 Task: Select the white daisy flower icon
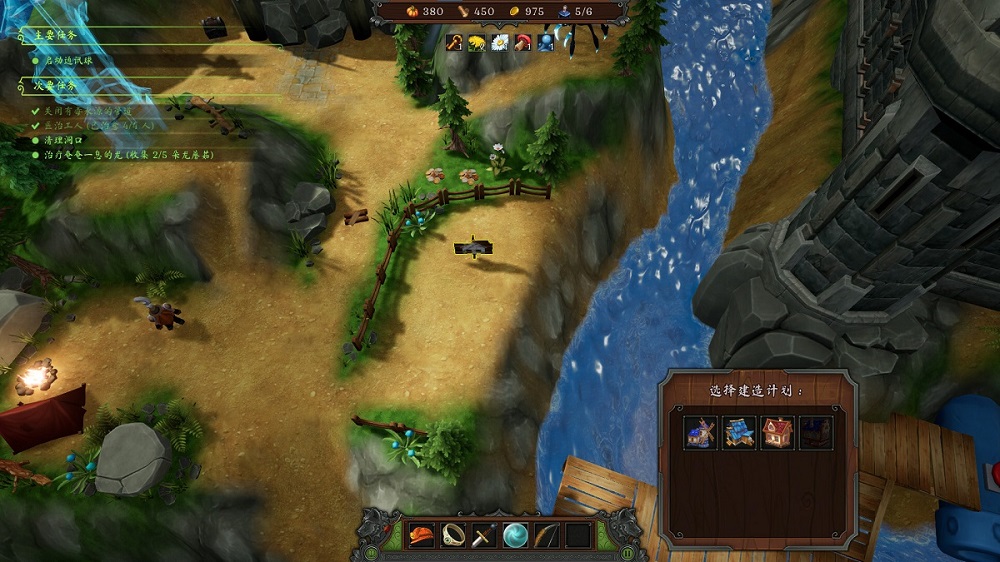500,42
